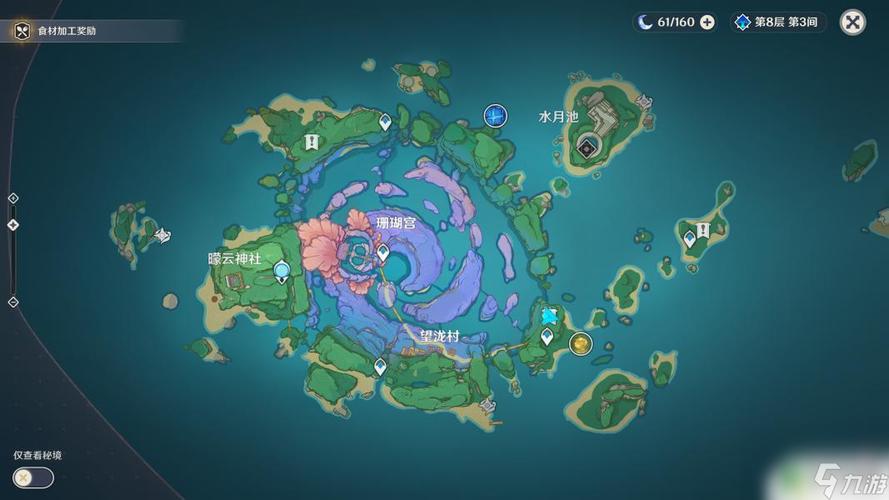Viewport: 889px width, 500px height.
Task: Select the glowing blue shrine marker at 曚云神社
Action: click(282, 269)
